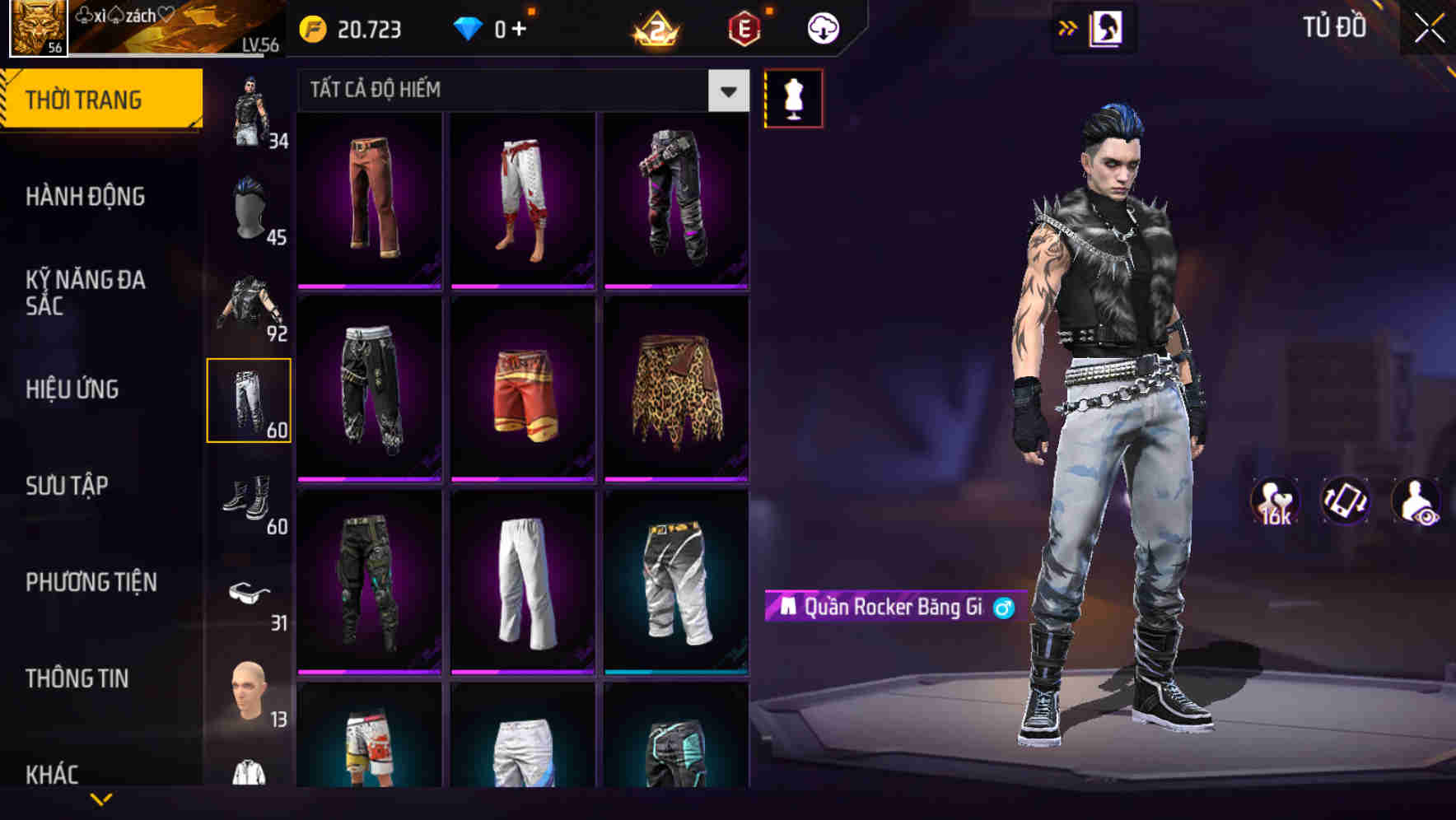Select the leopard print skirt thumbnail
This screenshot has width=1456, height=820.
click(674, 389)
